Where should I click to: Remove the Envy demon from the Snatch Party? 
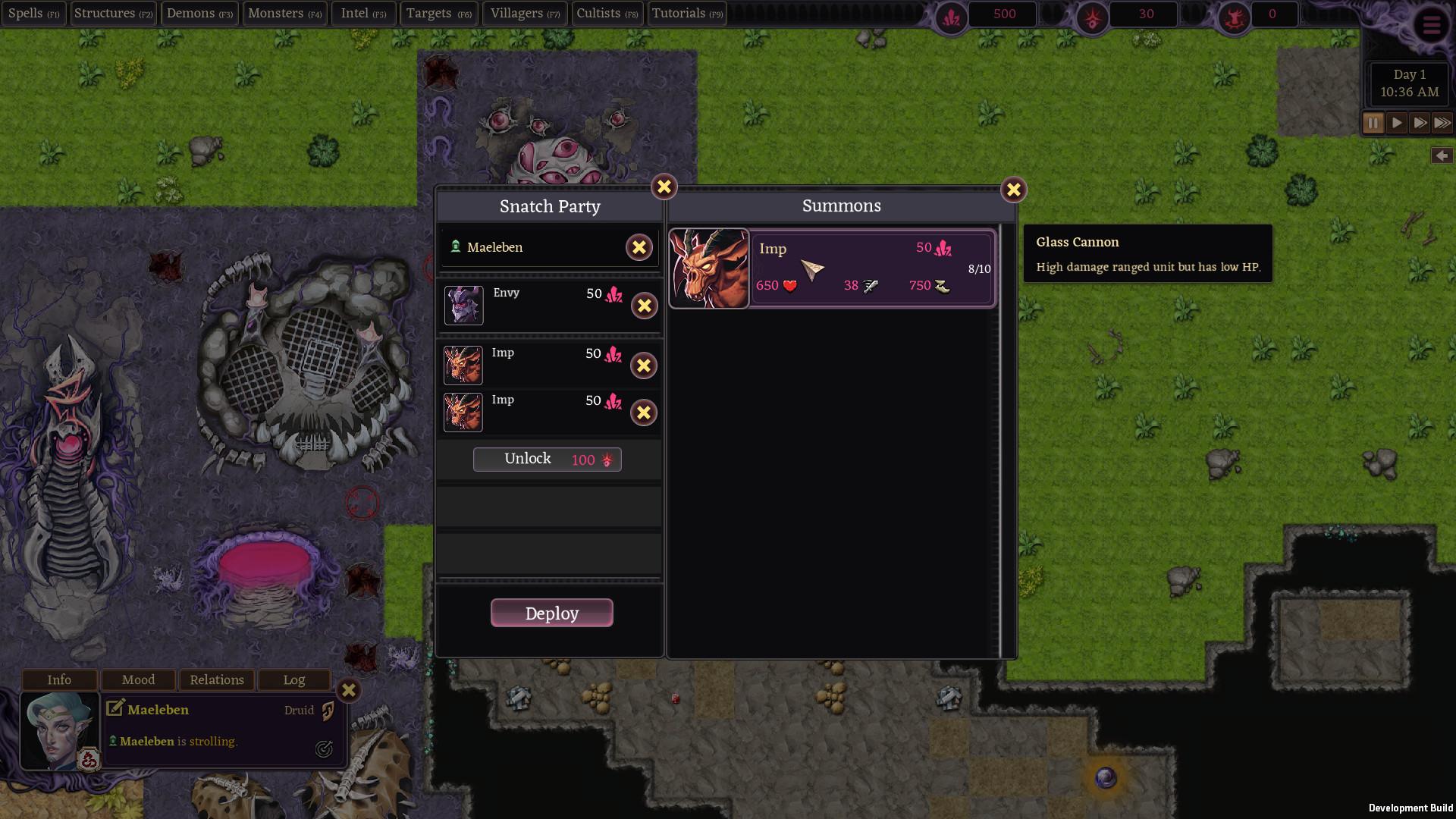pos(644,306)
